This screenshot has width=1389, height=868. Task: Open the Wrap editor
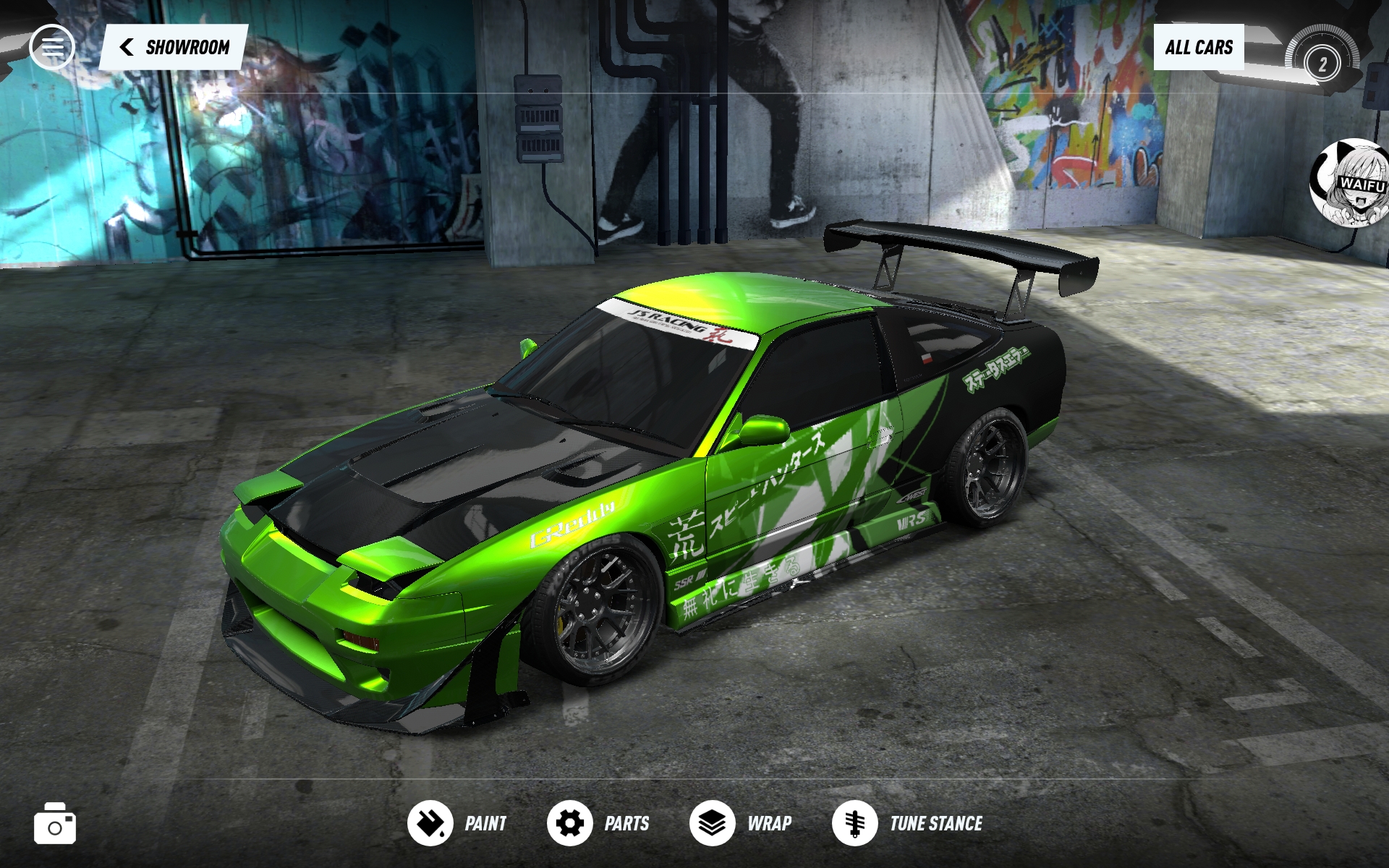click(741, 823)
